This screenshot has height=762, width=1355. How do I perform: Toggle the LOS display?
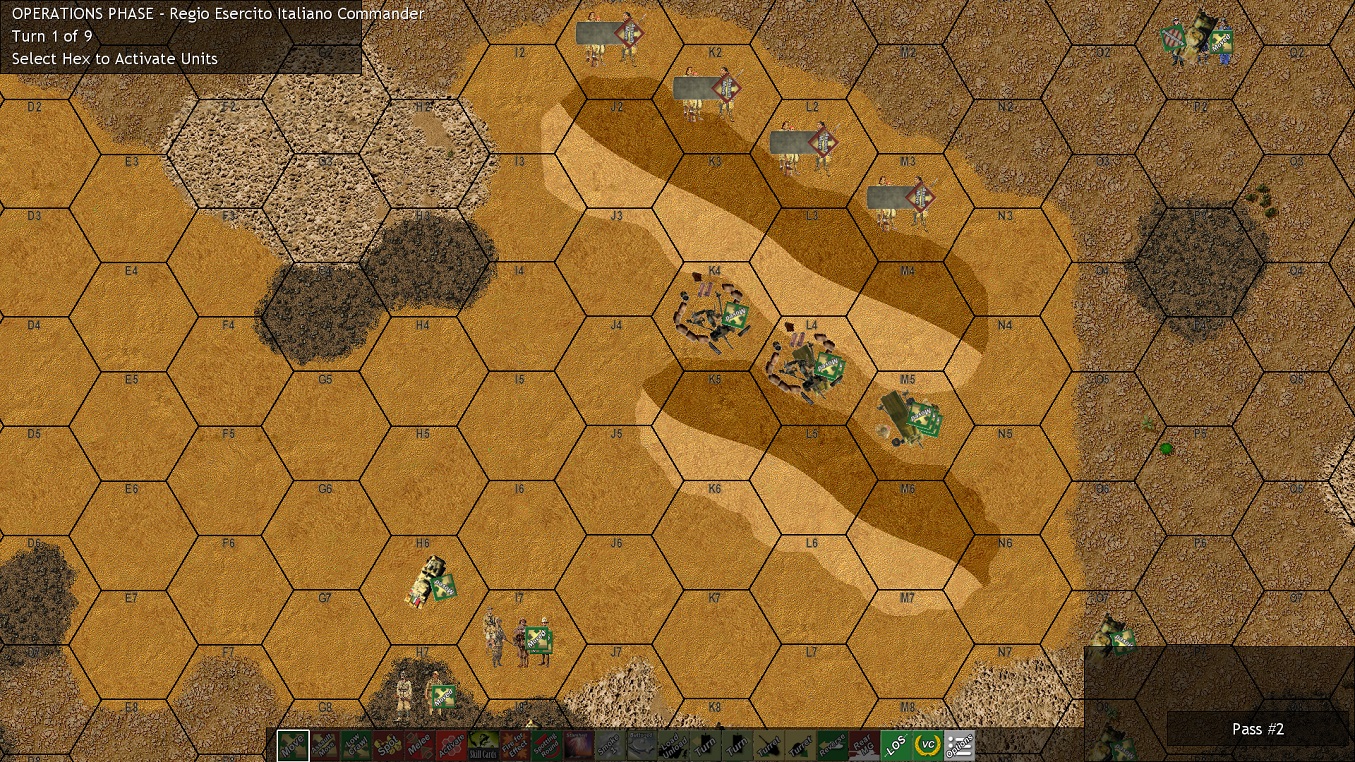pos(895,745)
